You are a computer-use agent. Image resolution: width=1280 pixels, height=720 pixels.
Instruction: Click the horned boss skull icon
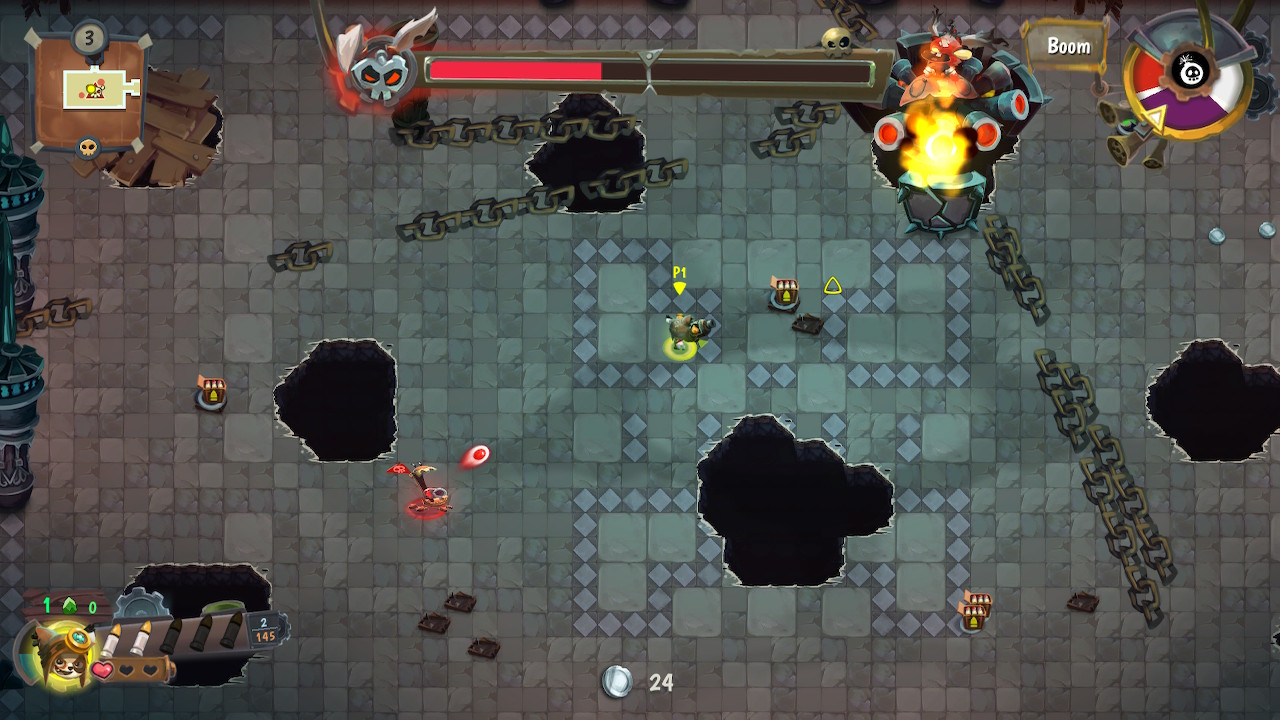point(381,72)
